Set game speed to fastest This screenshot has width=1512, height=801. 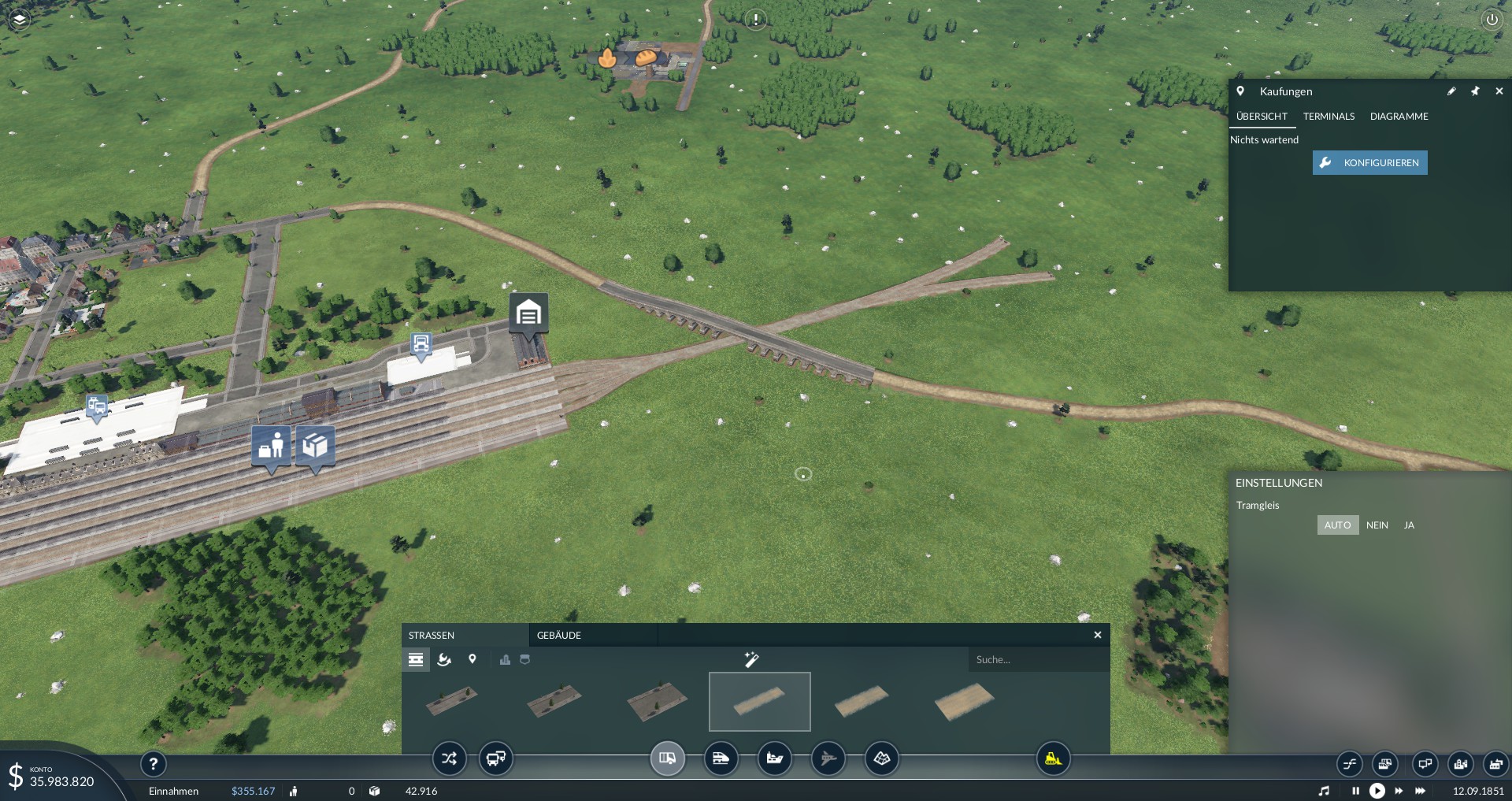tap(1421, 791)
